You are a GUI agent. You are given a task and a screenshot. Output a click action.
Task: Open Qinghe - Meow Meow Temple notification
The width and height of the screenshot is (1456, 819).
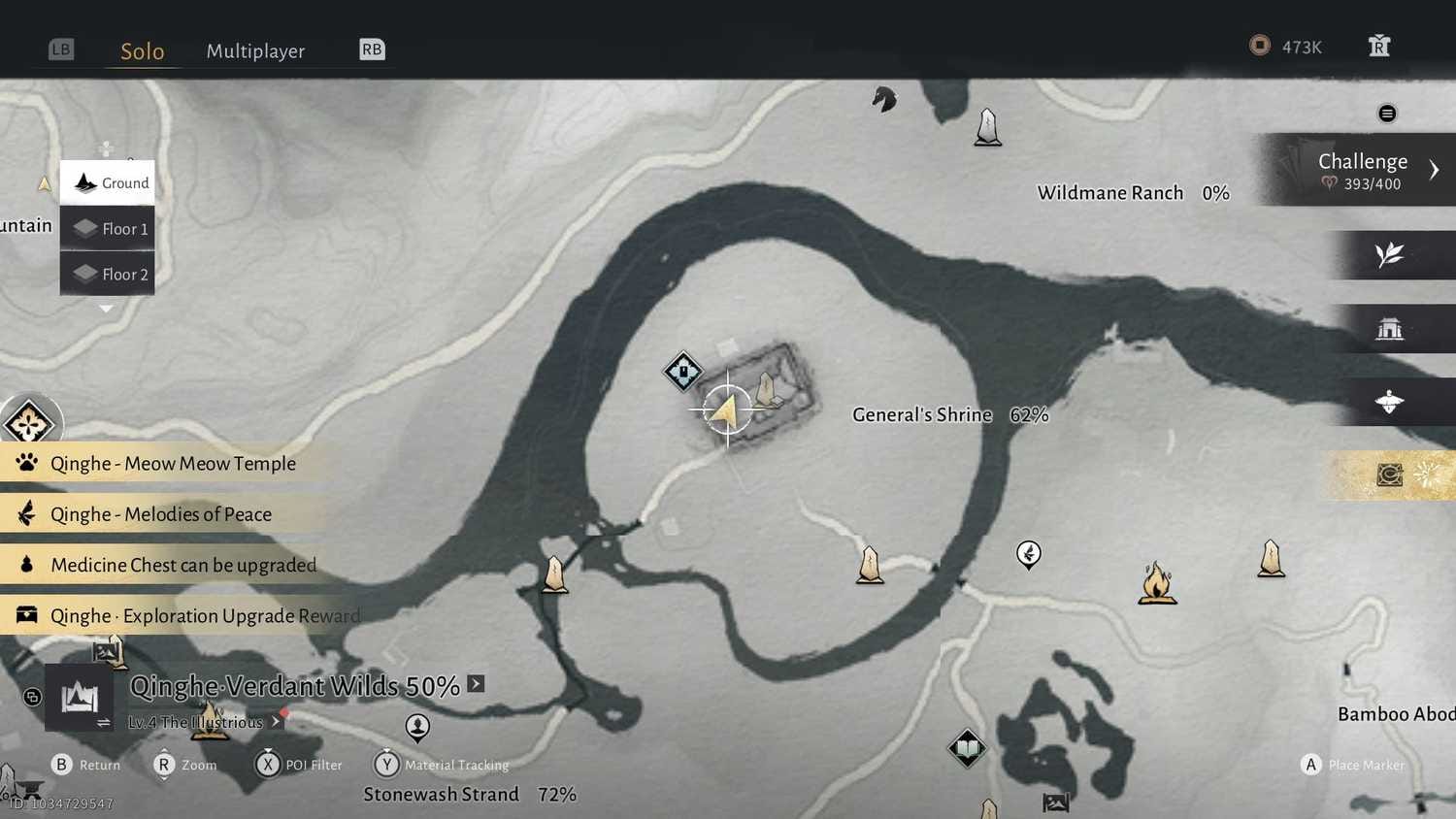tap(172, 464)
